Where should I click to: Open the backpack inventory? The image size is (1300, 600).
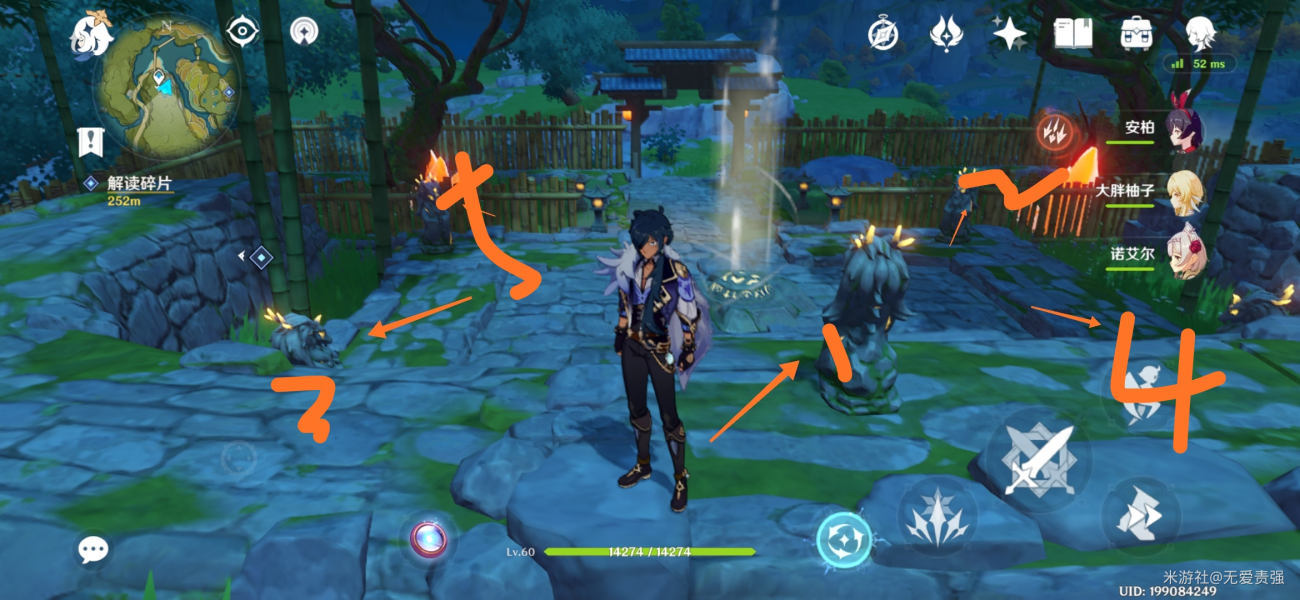(x=1136, y=34)
